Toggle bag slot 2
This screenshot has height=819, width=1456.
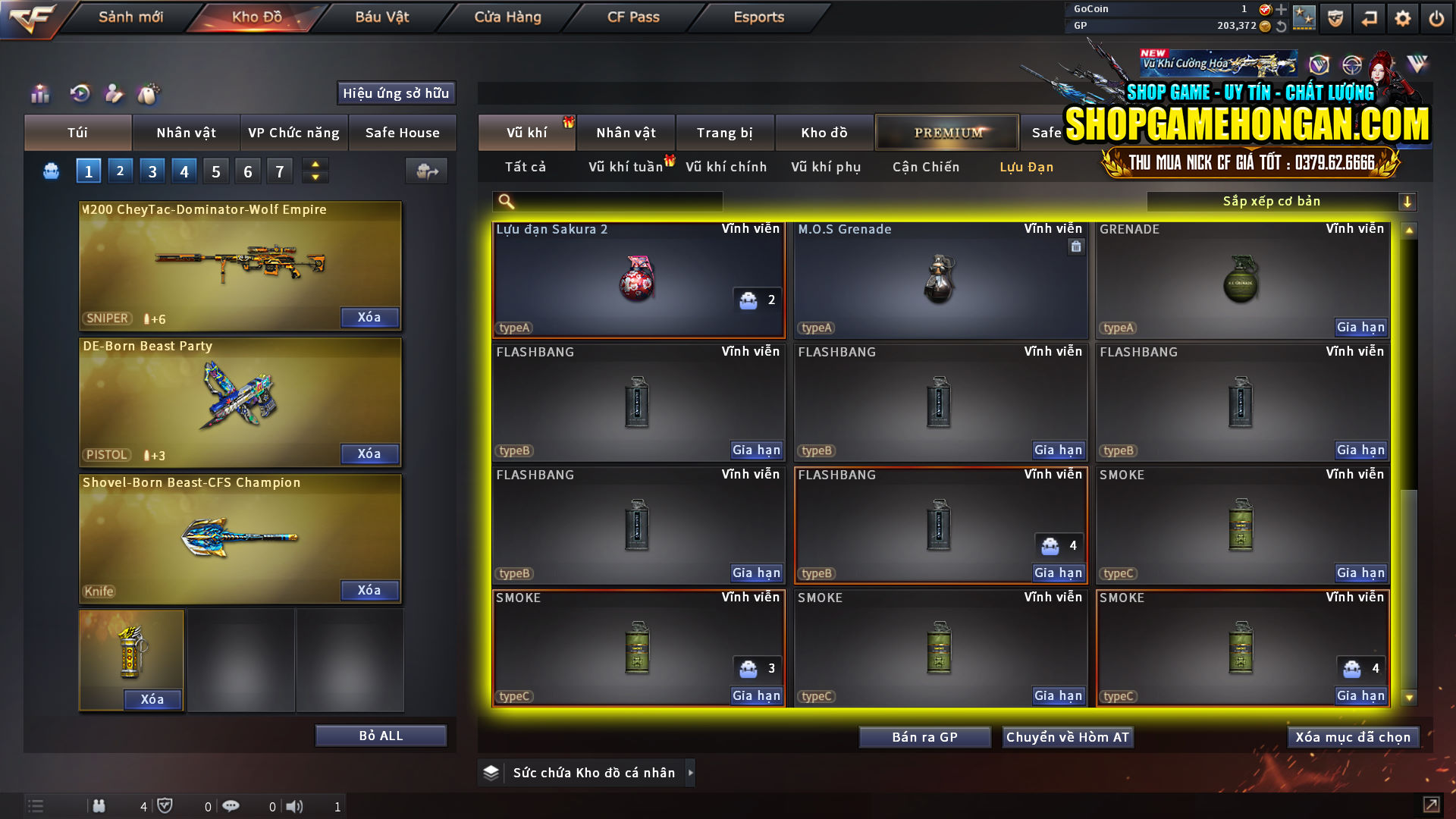(x=120, y=171)
